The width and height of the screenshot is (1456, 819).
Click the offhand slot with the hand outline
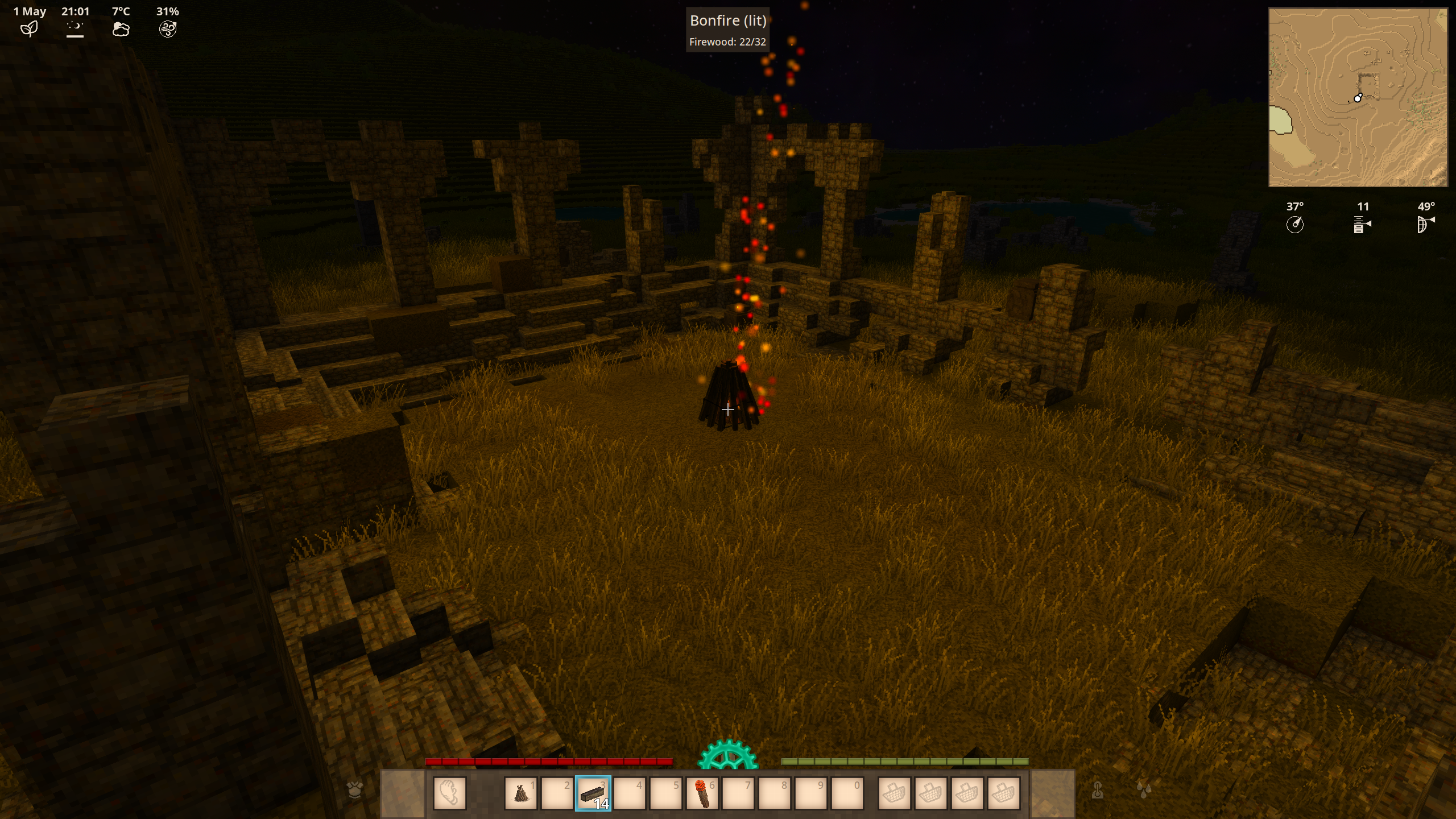click(449, 793)
